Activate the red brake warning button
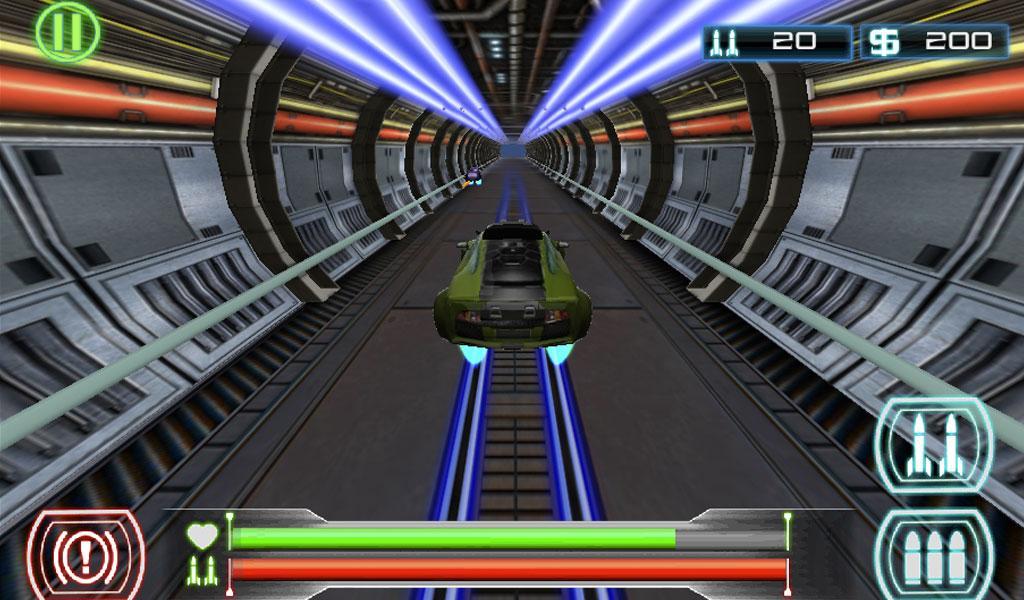 click(85, 557)
